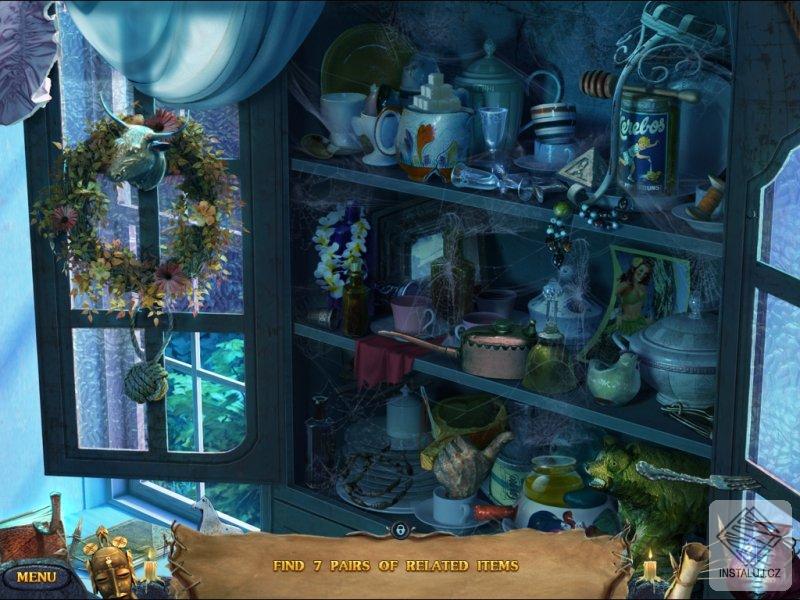
Task: Toggle the padlock on the task panel
Action: [399, 529]
